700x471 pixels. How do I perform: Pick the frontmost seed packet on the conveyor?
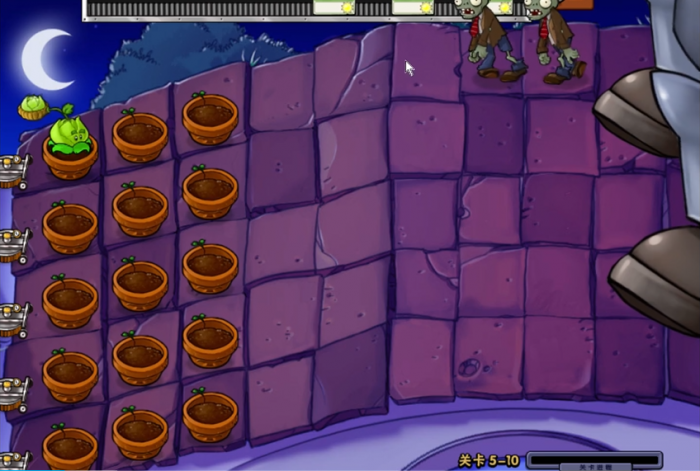[334, 8]
